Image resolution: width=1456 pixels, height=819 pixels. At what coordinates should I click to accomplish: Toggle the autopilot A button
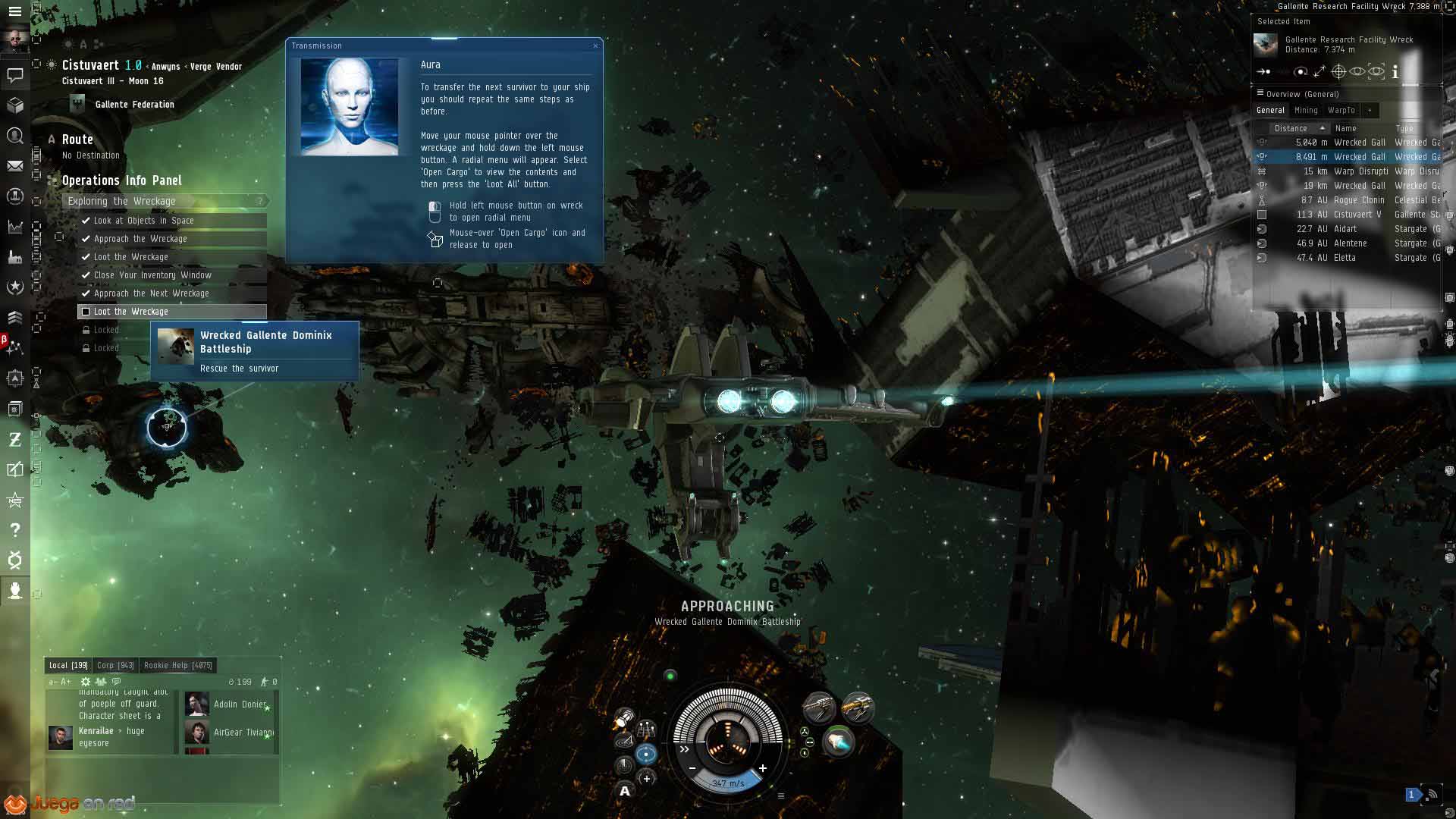coord(625,792)
